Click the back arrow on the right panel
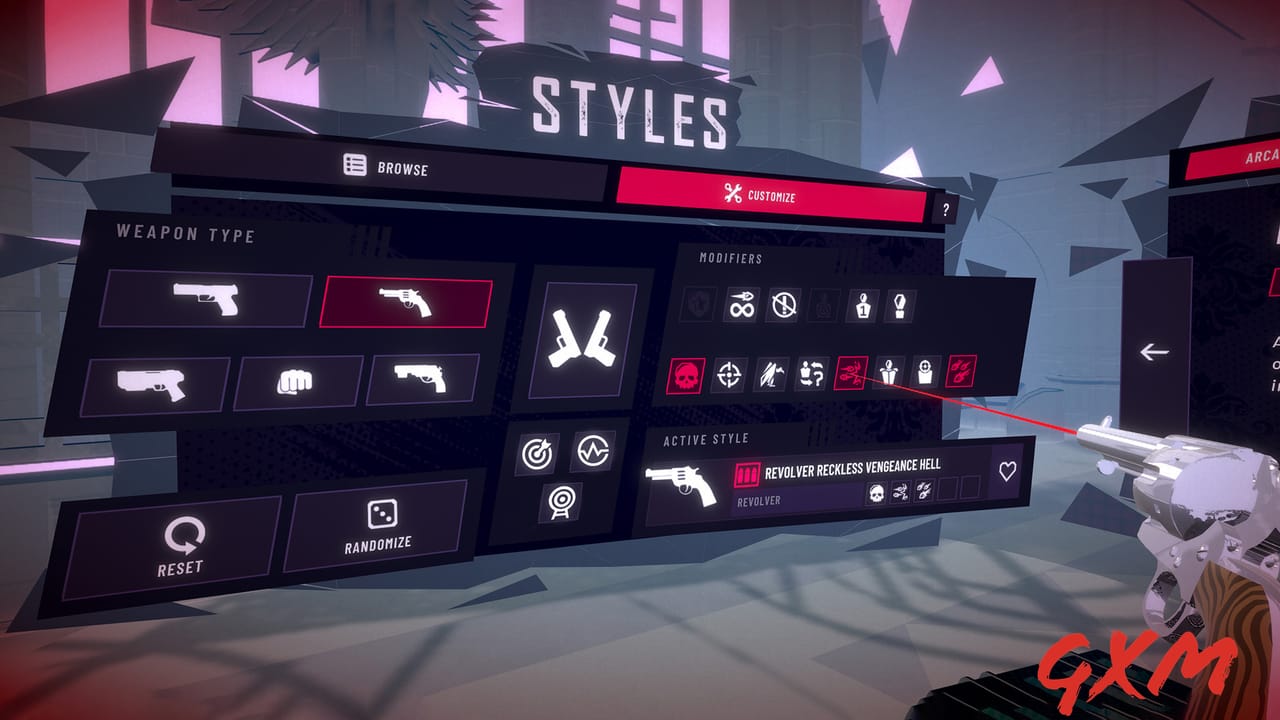This screenshot has height=720, width=1280. click(1153, 351)
